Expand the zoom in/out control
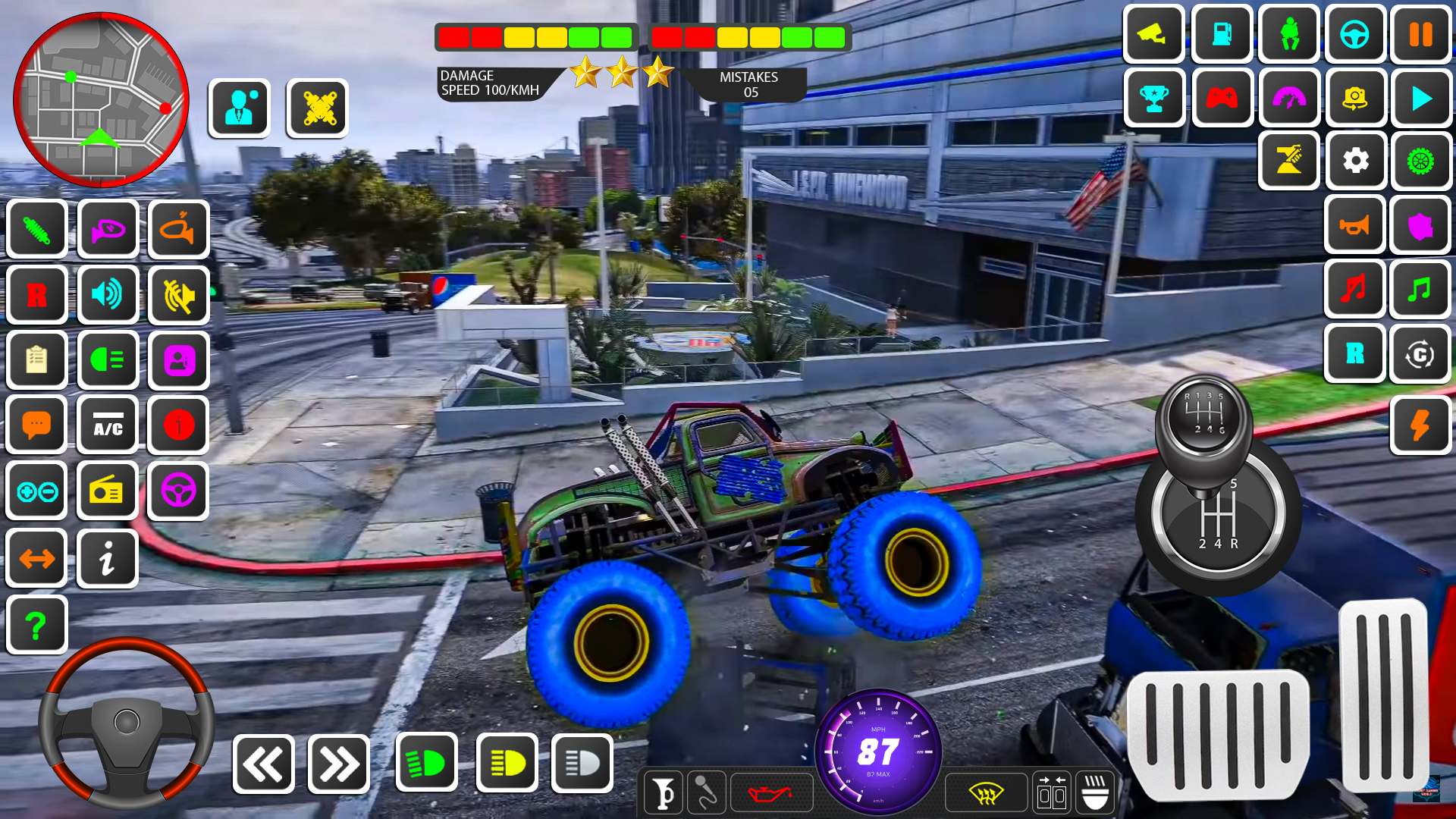Screen dimensions: 1456x819 [36, 491]
